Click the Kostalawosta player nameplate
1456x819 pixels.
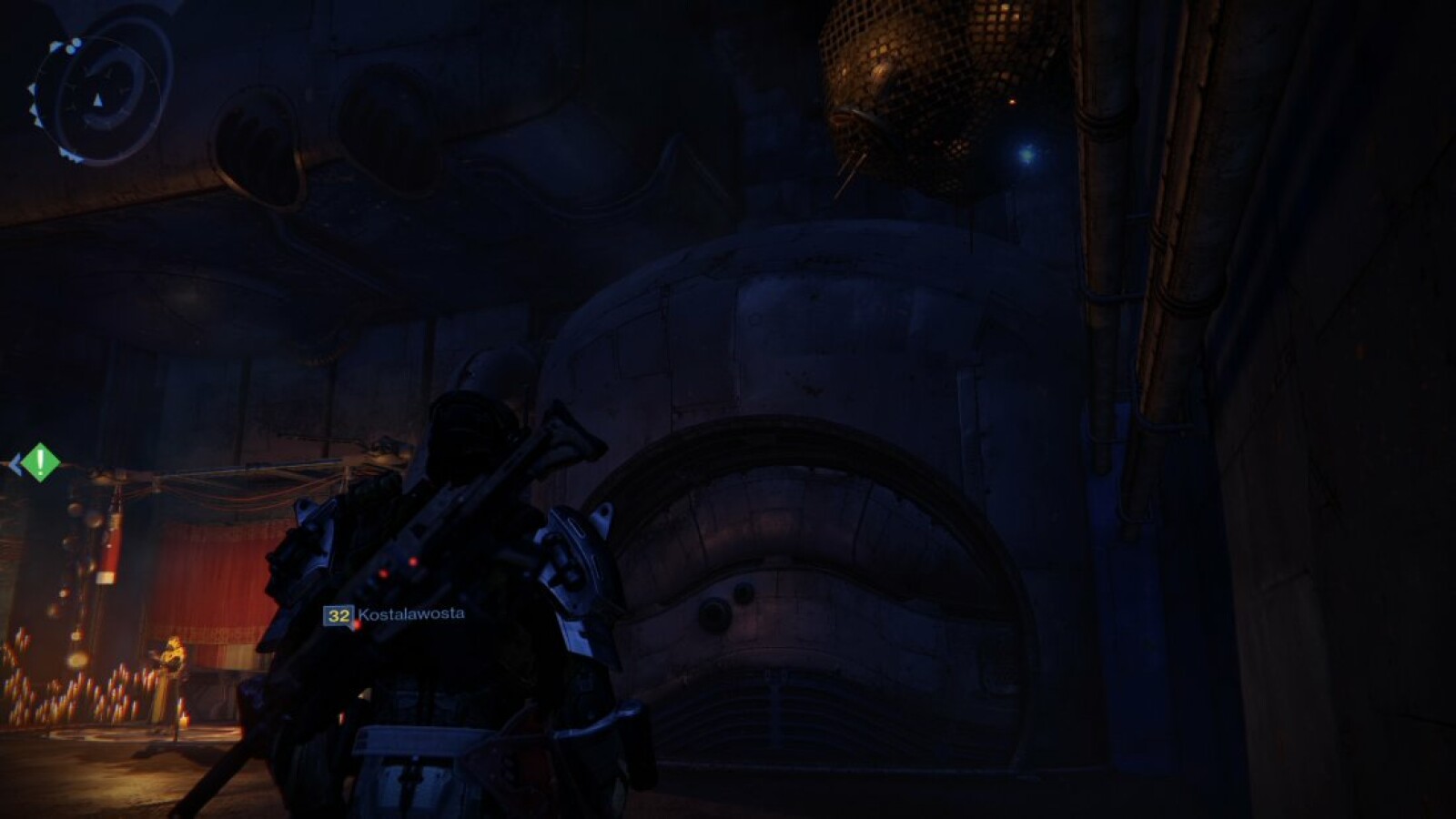coord(395,615)
